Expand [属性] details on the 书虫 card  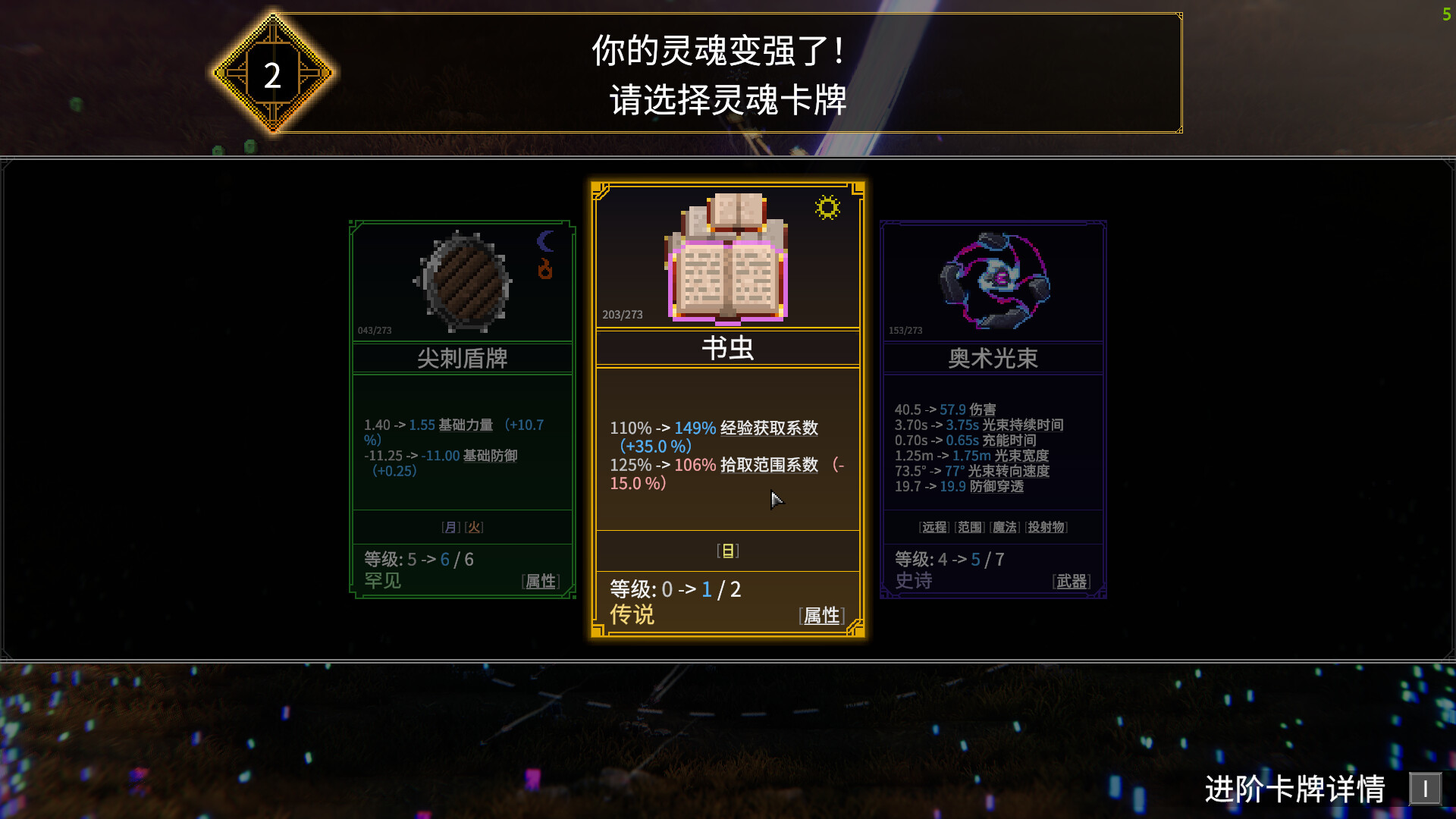coord(821,616)
